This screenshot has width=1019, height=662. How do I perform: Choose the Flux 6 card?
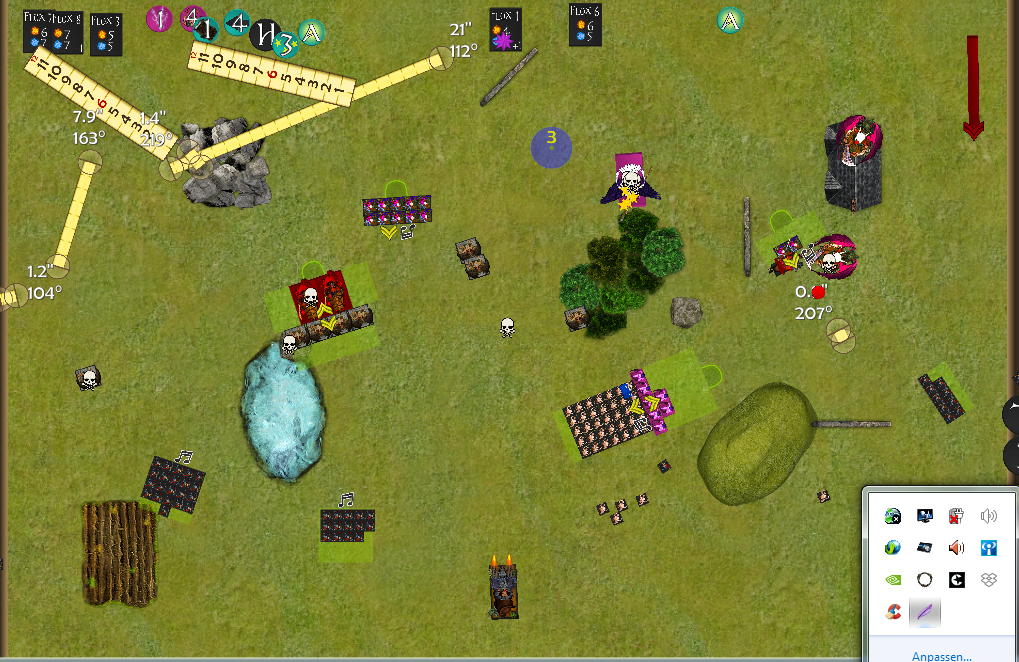tap(585, 26)
